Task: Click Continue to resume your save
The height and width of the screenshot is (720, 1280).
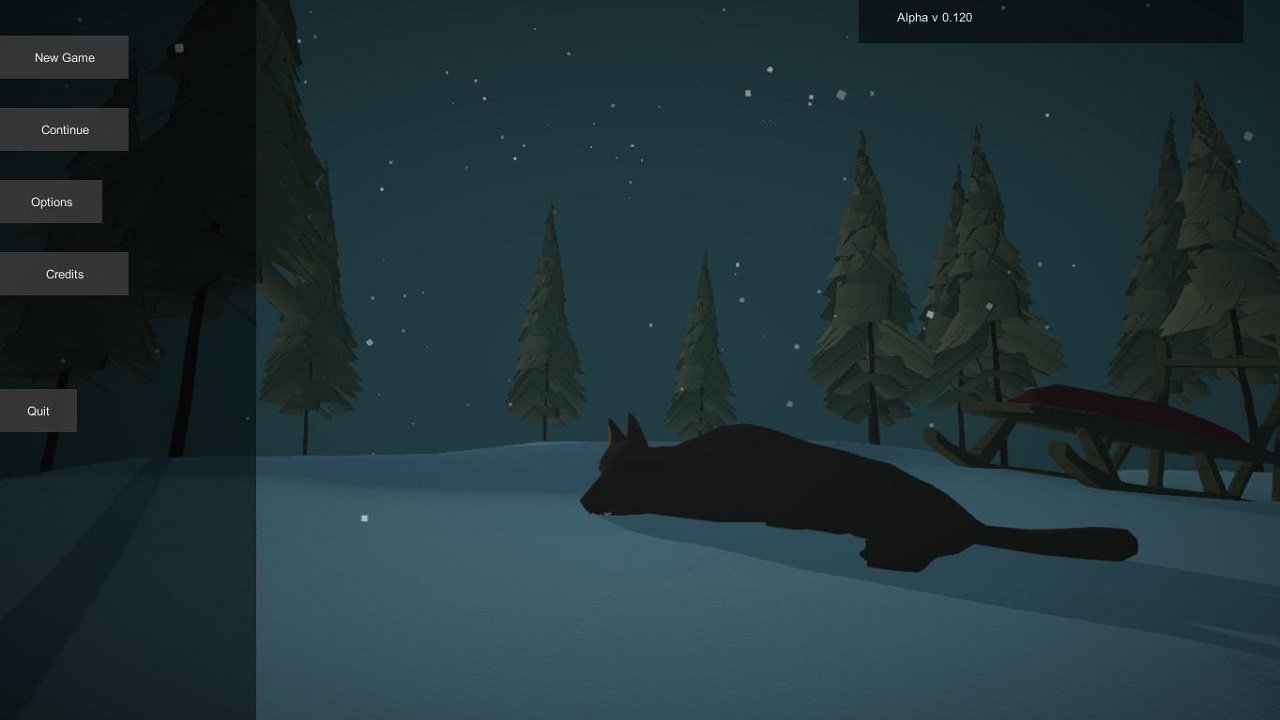Action: (64, 129)
